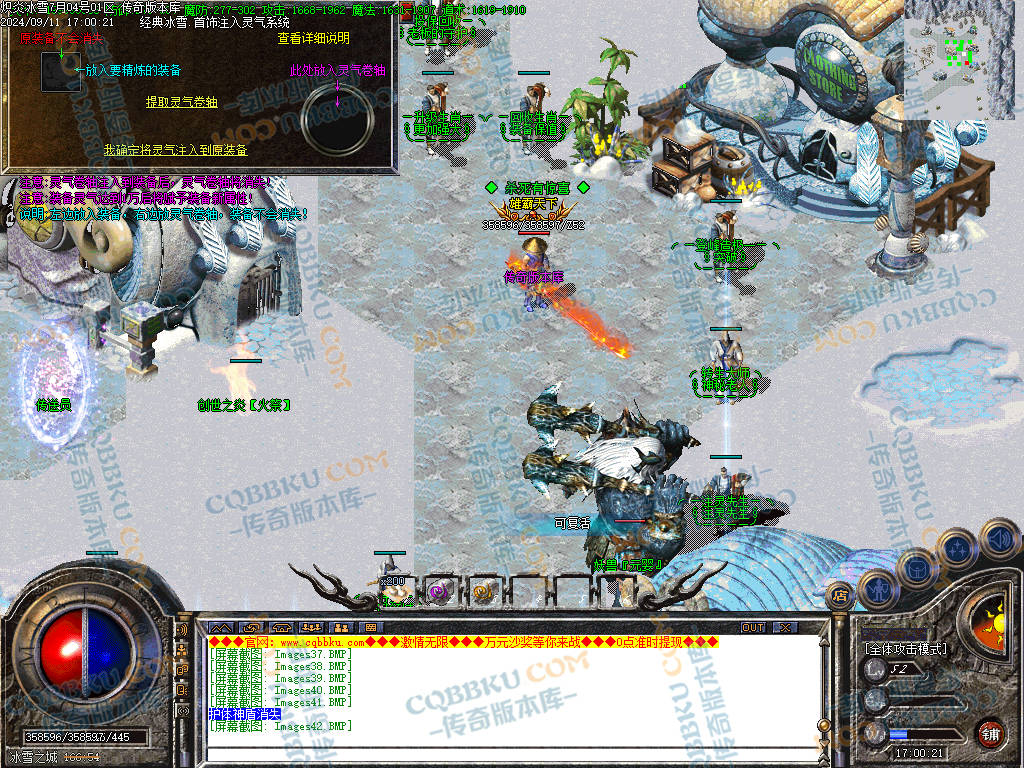Change the 全体攻击模式 attack mode
1024x768 pixels.
click(x=905, y=649)
